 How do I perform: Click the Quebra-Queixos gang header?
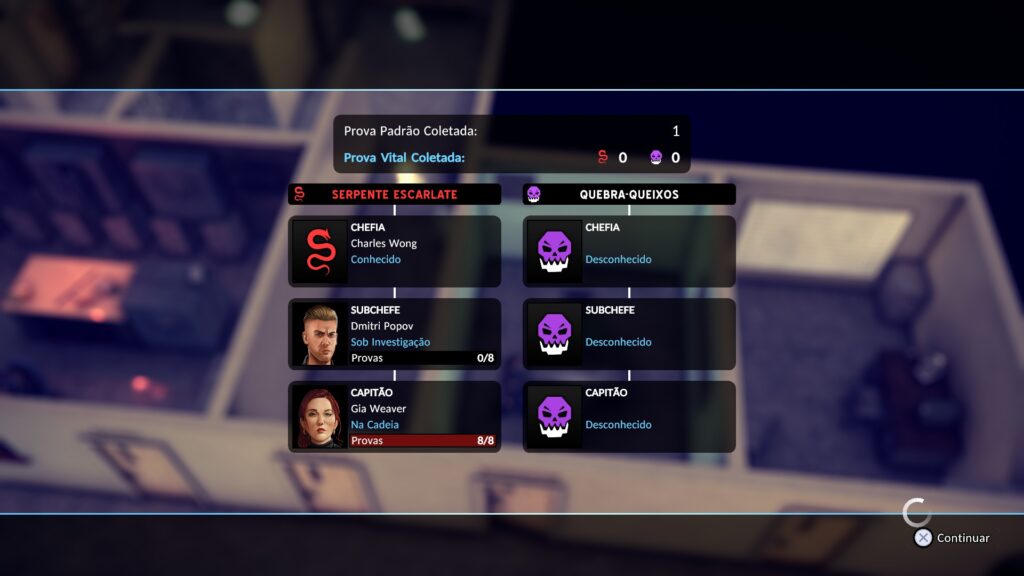(629, 194)
